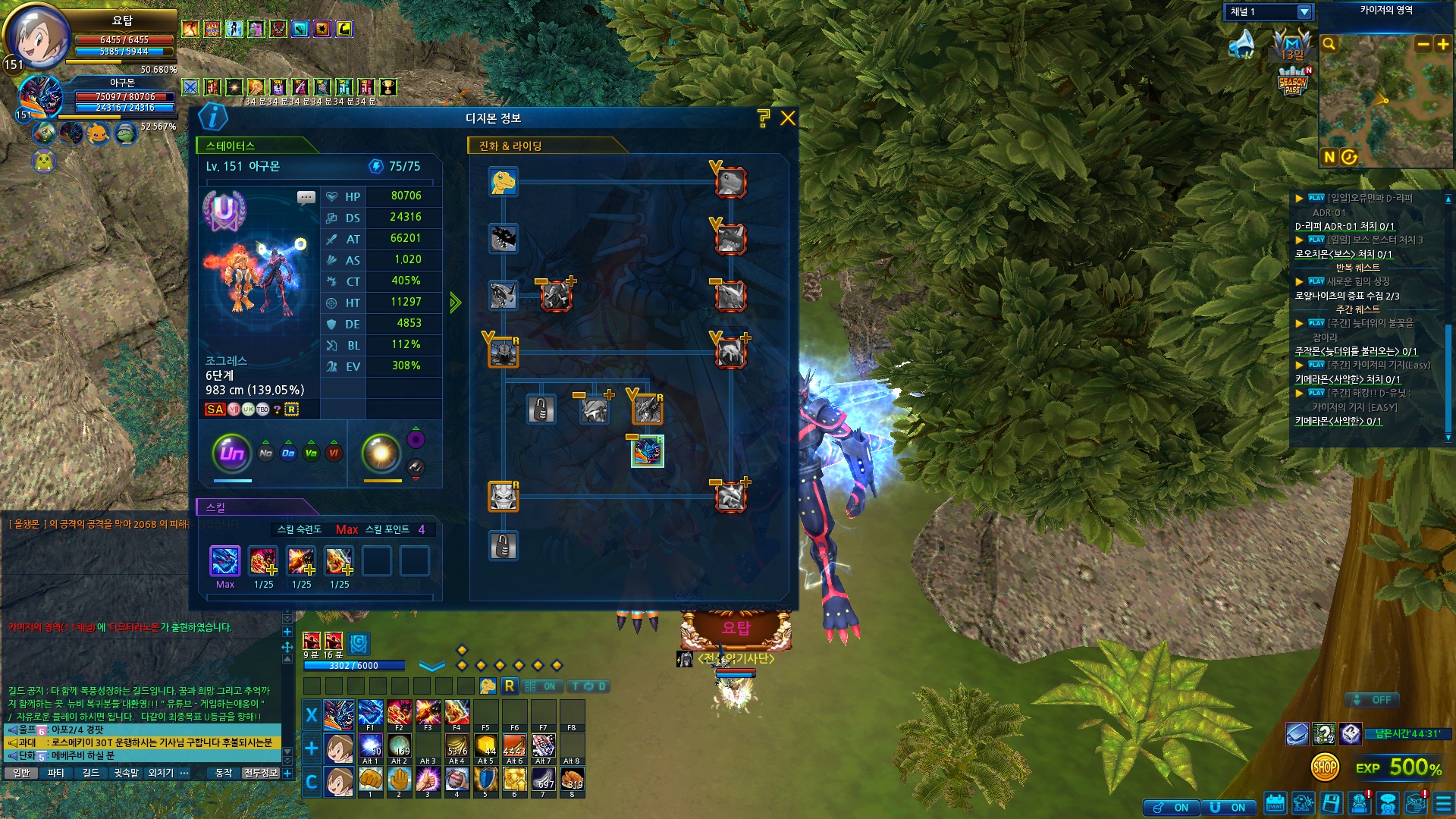Open help for the Digimon info window
The image size is (1456, 819).
click(763, 118)
